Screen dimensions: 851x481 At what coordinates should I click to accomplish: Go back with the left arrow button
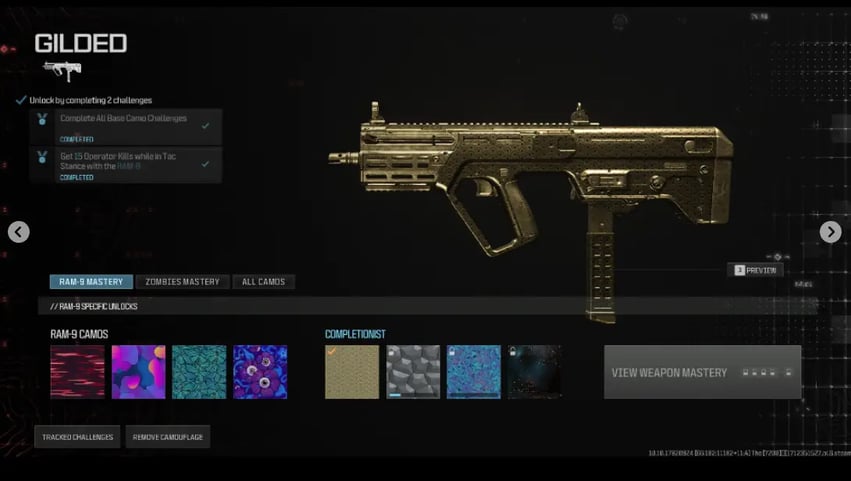(x=19, y=232)
